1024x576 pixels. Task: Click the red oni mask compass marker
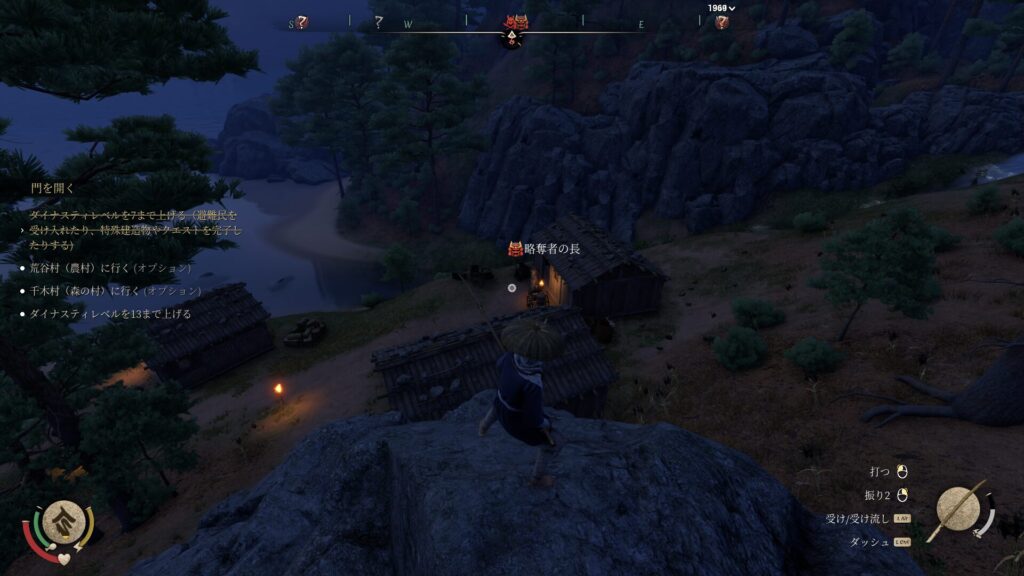pos(515,23)
